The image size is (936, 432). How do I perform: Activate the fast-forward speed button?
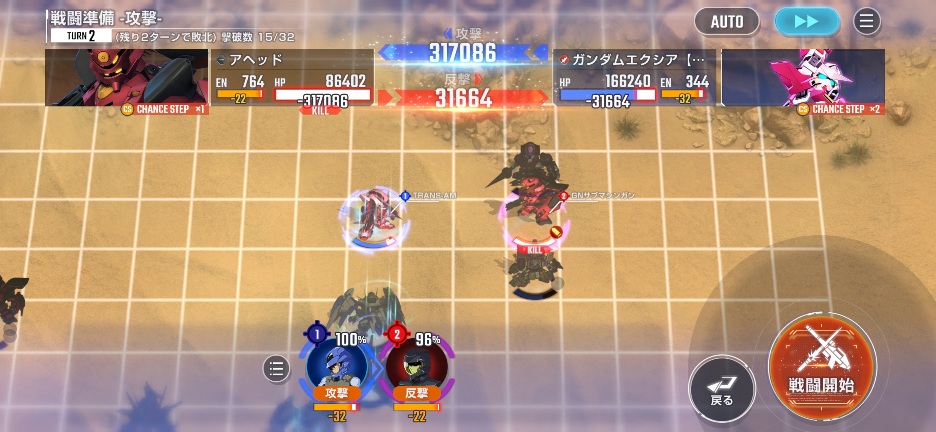[x=807, y=21]
